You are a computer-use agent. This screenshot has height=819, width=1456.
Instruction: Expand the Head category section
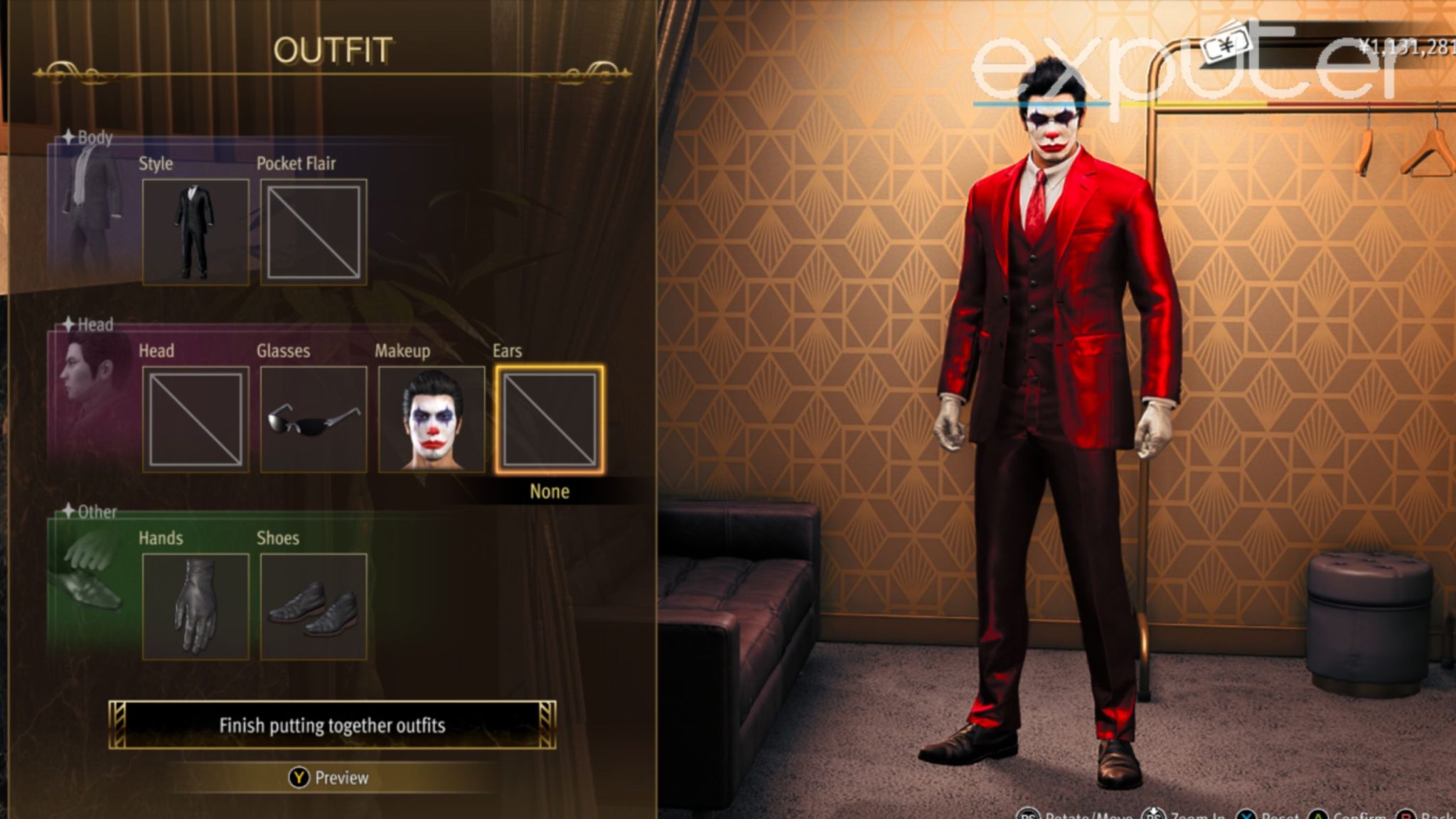[95, 325]
